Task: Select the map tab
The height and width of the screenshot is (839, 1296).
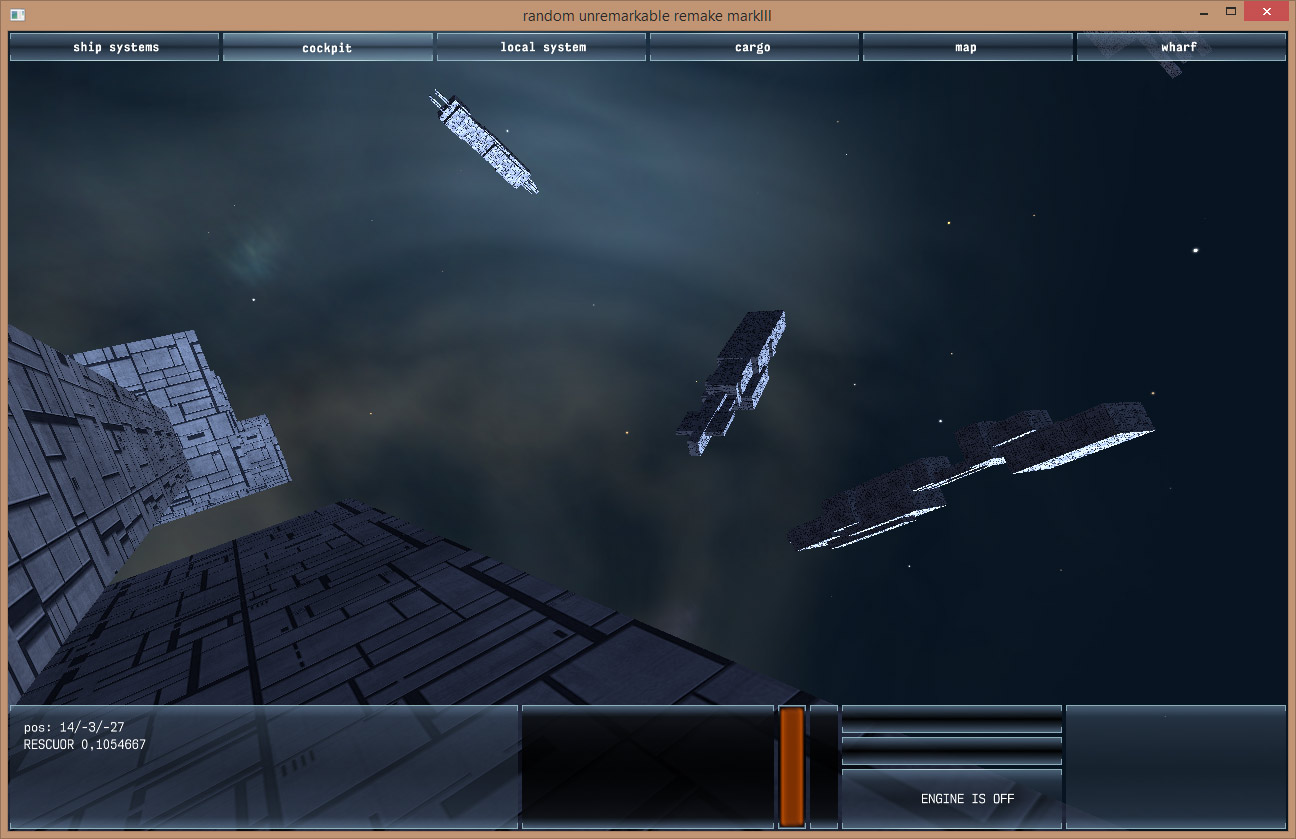Action: click(x=966, y=47)
